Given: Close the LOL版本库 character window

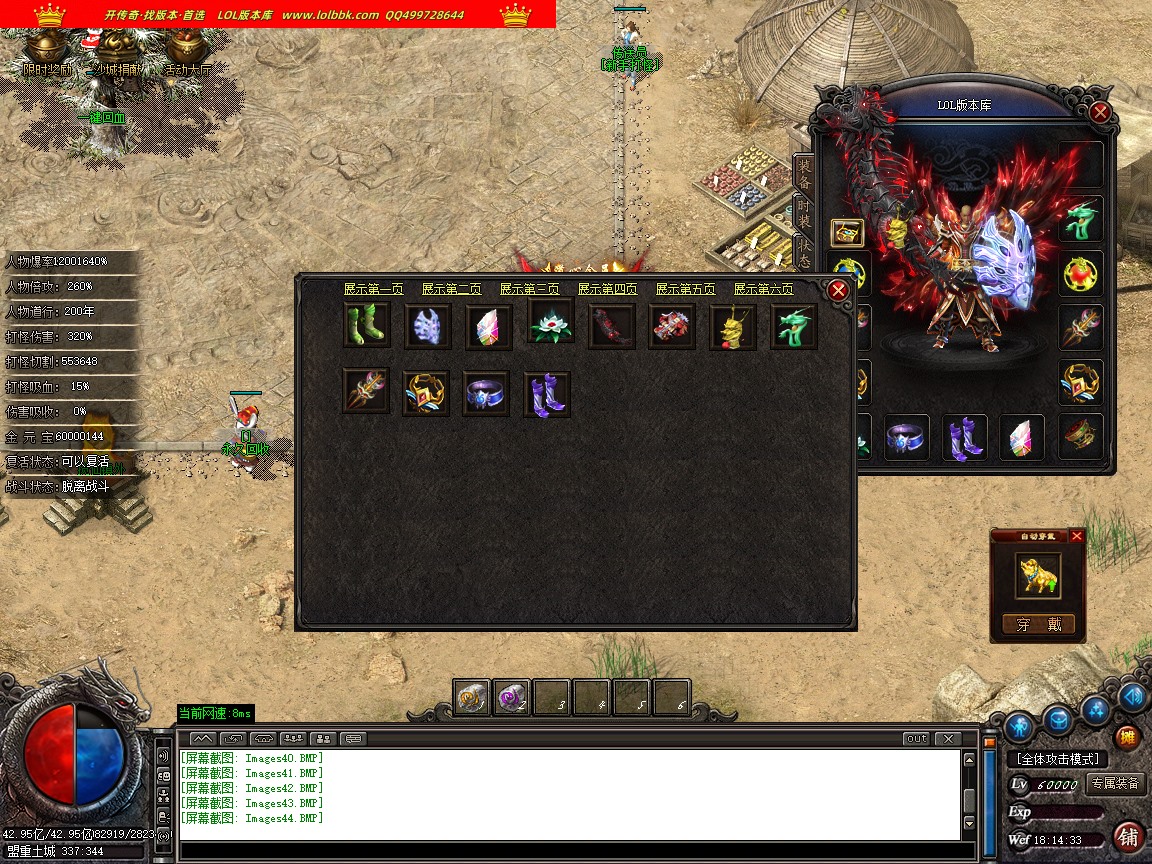Looking at the screenshot, I should pyautogui.click(x=1100, y=112).
